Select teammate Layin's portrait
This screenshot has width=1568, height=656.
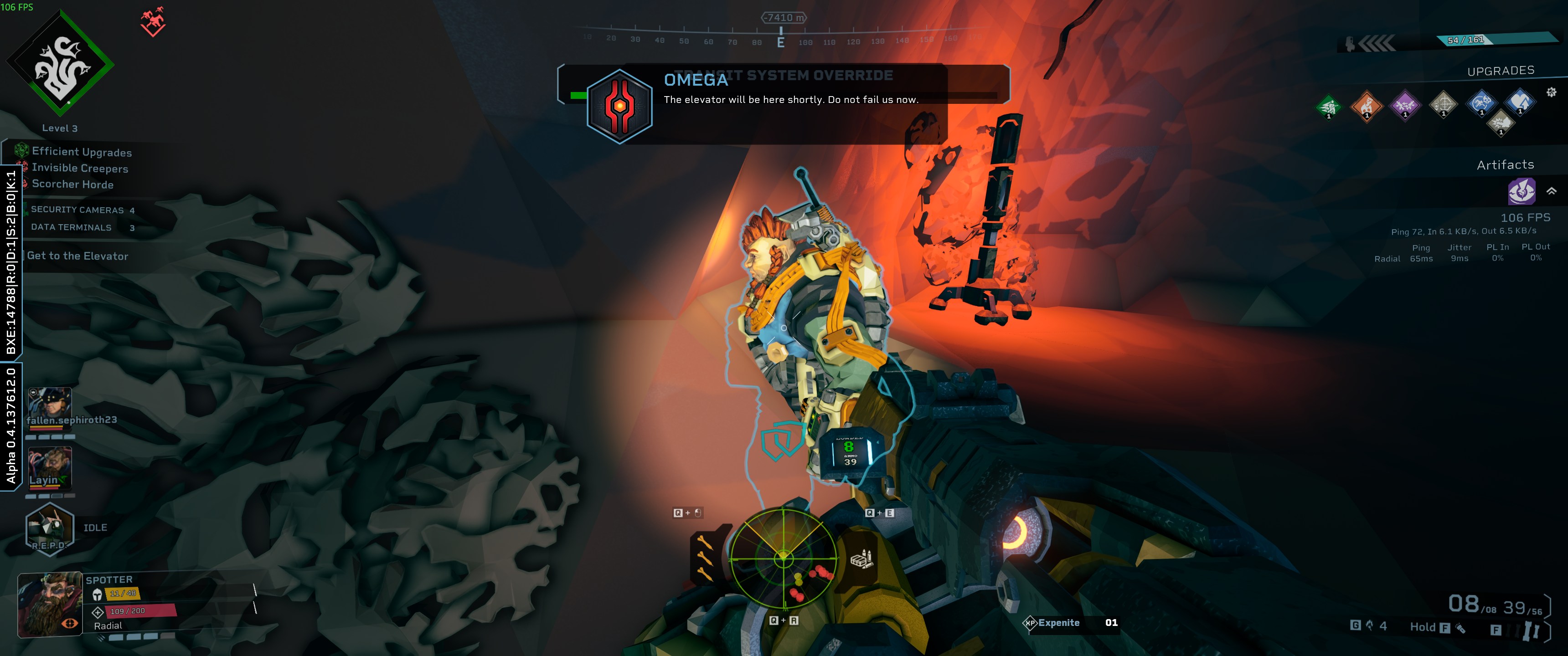click(50, 467)
